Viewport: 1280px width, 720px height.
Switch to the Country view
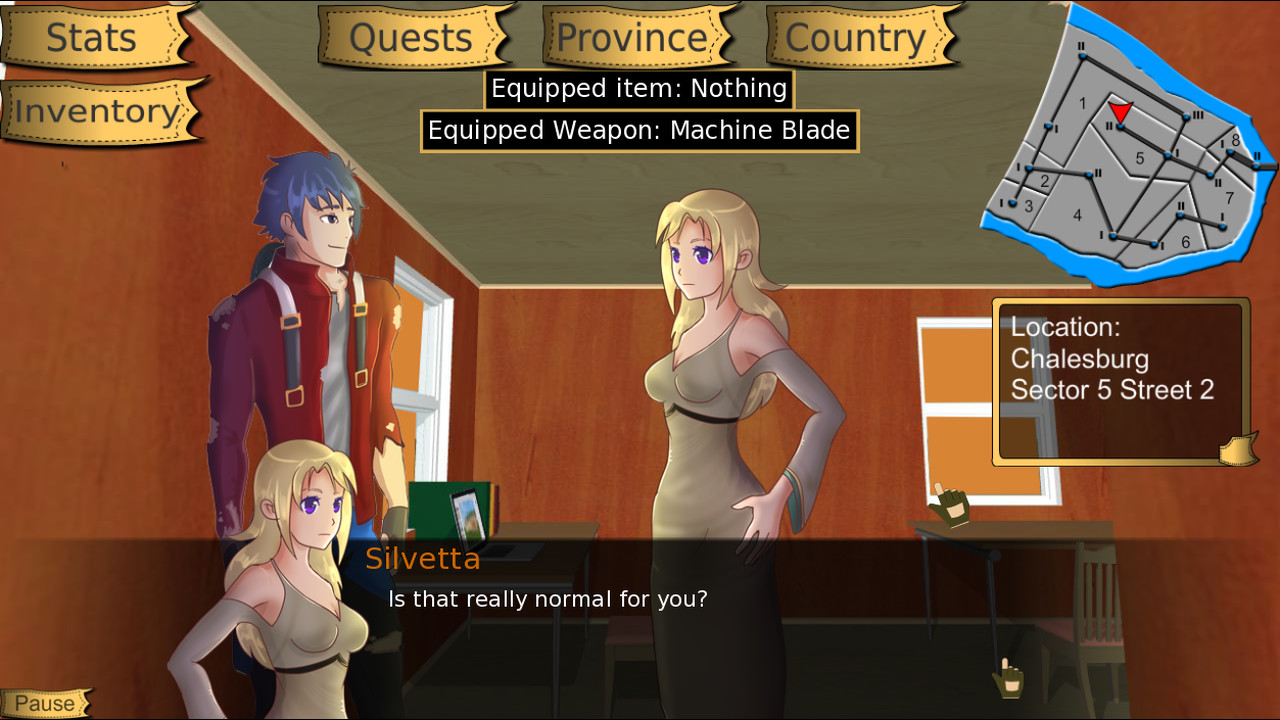tap(855, 36)
